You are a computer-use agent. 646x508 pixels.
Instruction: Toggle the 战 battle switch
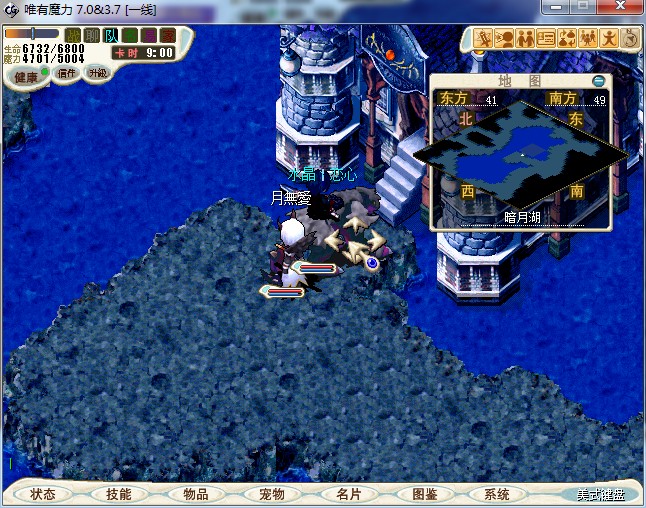(x=73, y=36)
